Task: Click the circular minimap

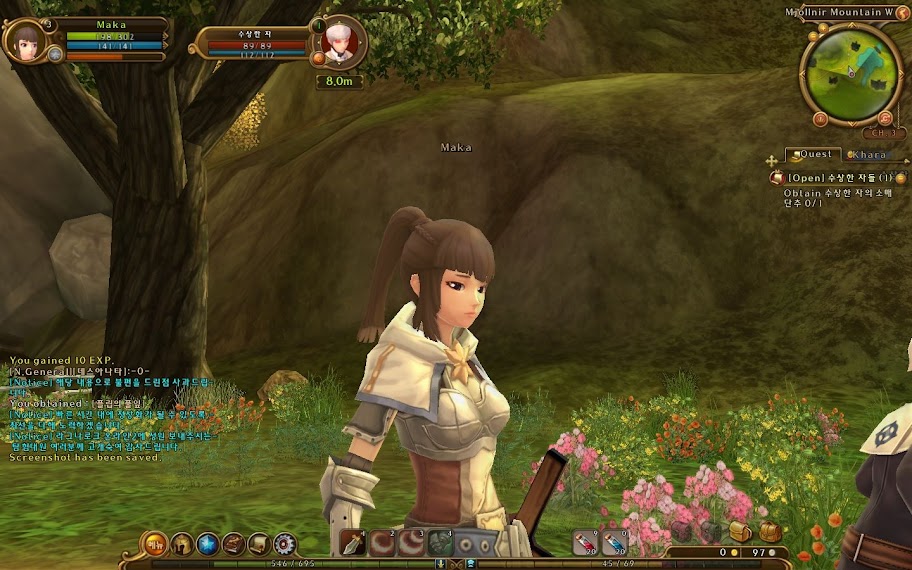Action: coord(851,74)
